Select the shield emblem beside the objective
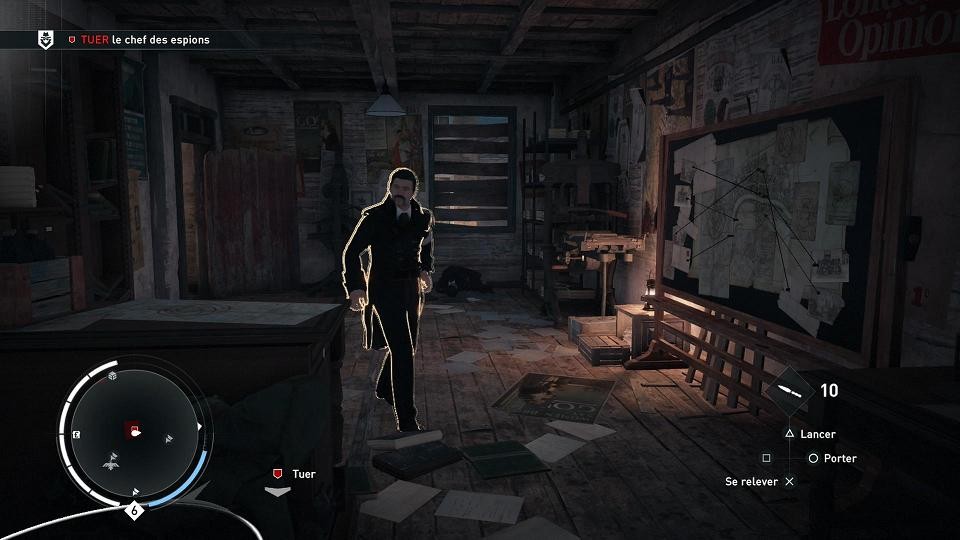 [x=45, y=40]
